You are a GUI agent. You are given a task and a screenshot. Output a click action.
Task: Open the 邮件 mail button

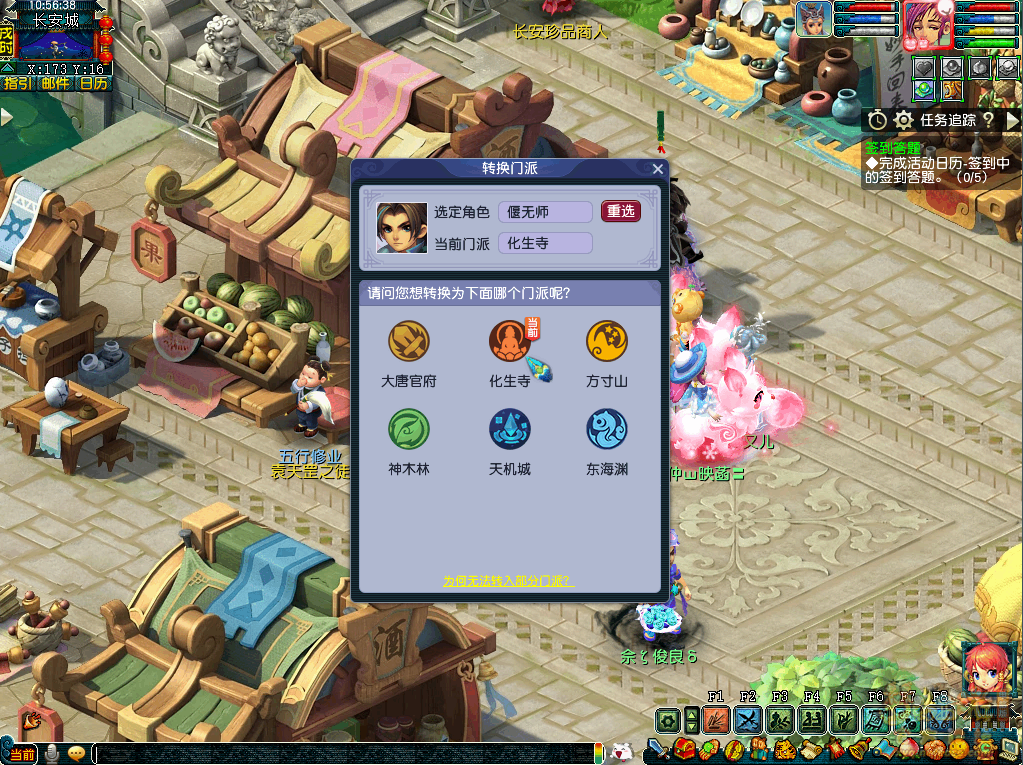tap(55, 84)
